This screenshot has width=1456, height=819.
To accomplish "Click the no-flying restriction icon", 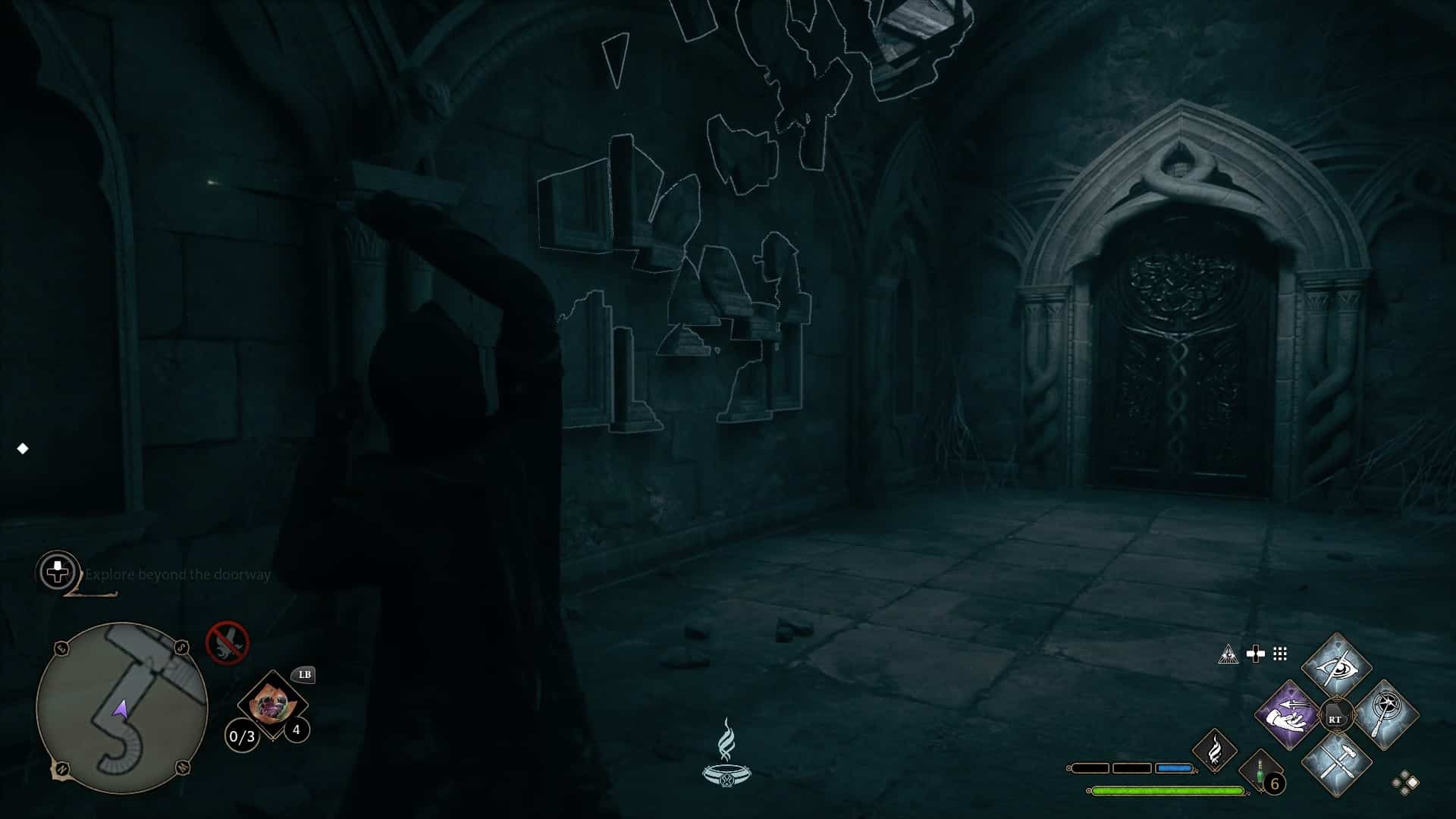I will pyautogui.click(x=227, y=642).
